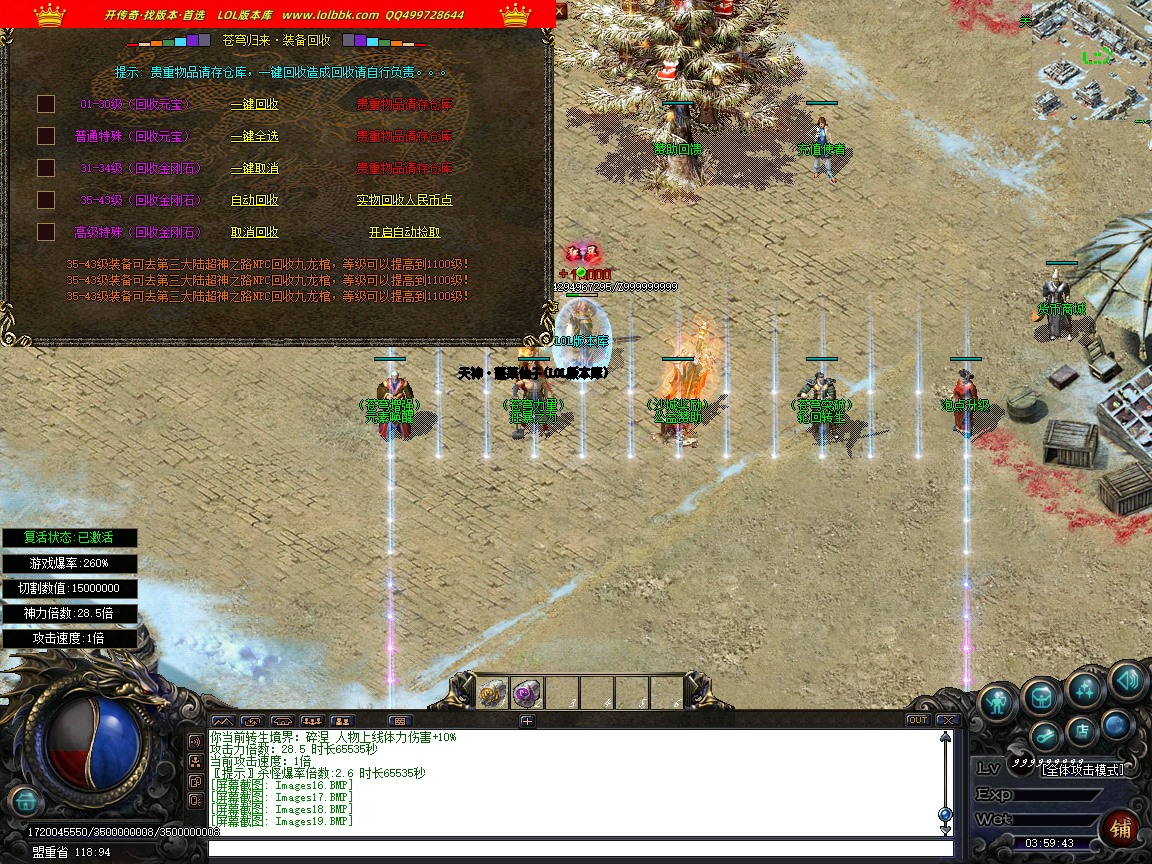Tick the 31-34级 recycle checkbox
The width and height of the screenshot is (1152, 864).
46,168
